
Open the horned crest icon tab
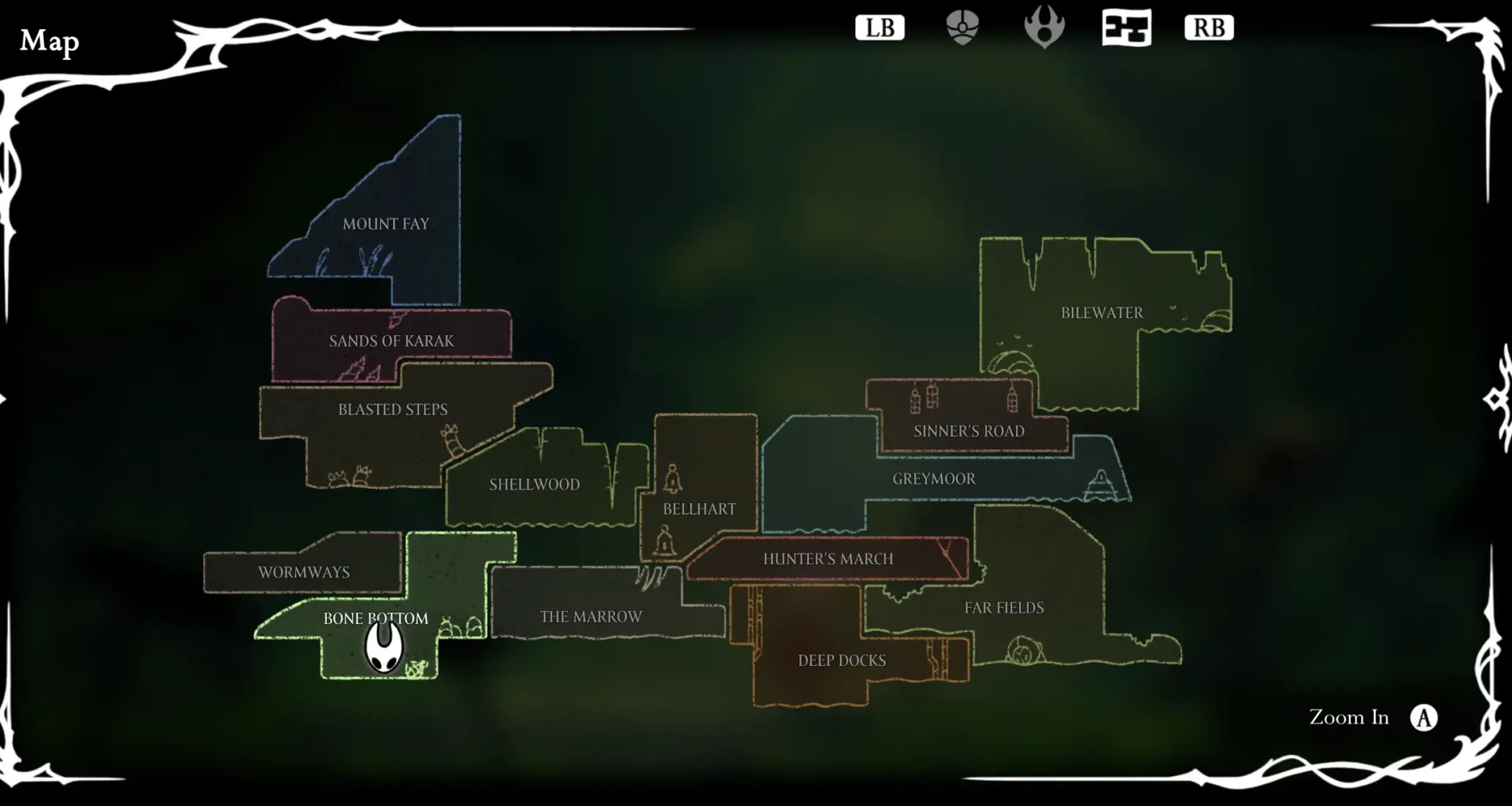tap(1044, 28)
